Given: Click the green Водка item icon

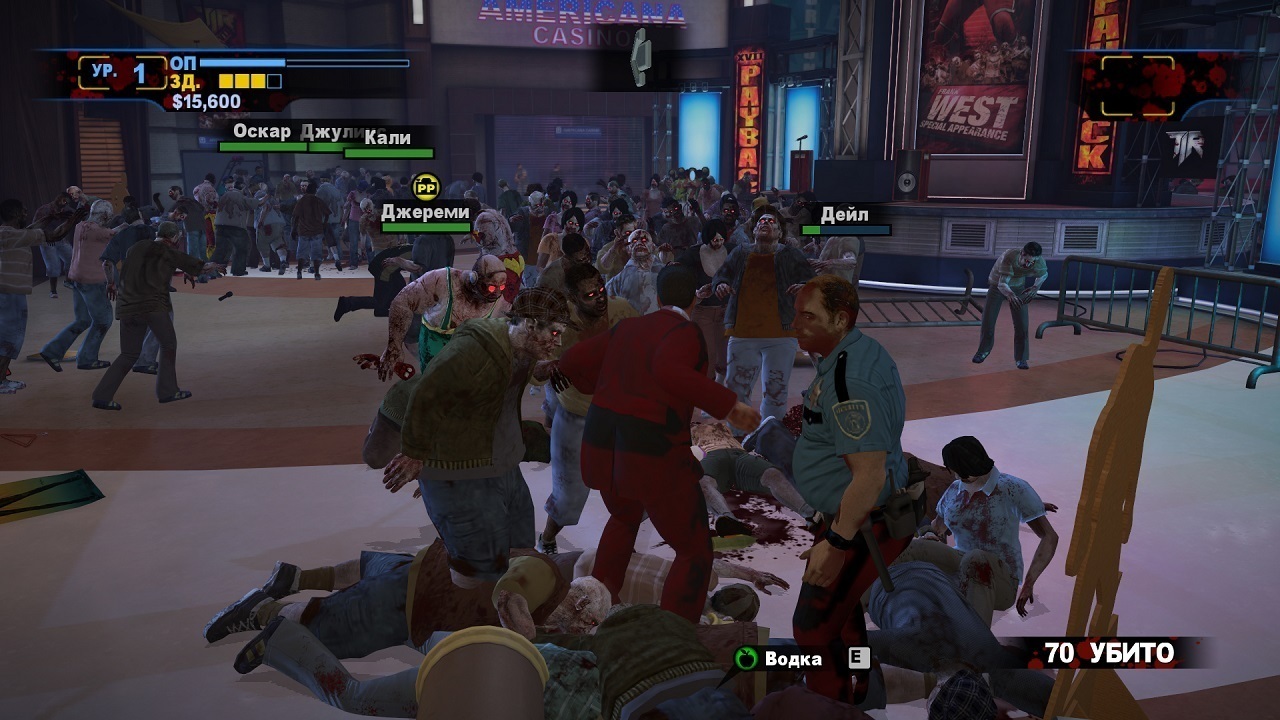Looking at the screenshot, I should click(746, 658).
